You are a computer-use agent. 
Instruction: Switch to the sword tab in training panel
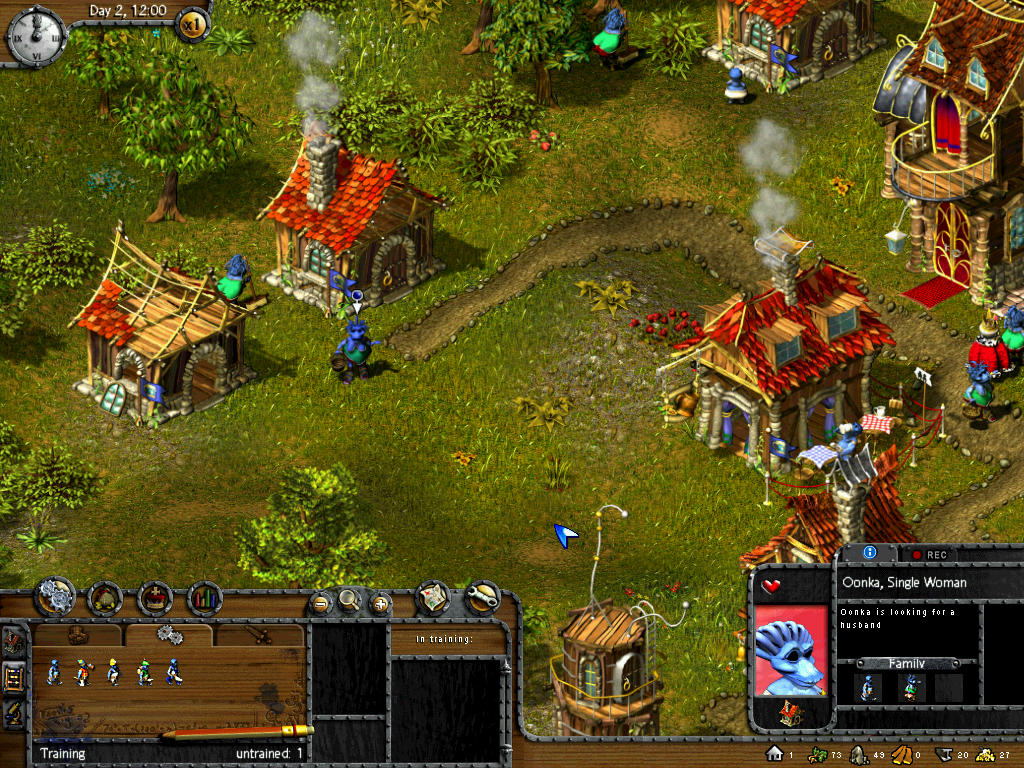pyautogui.click(x=258, y=634)
